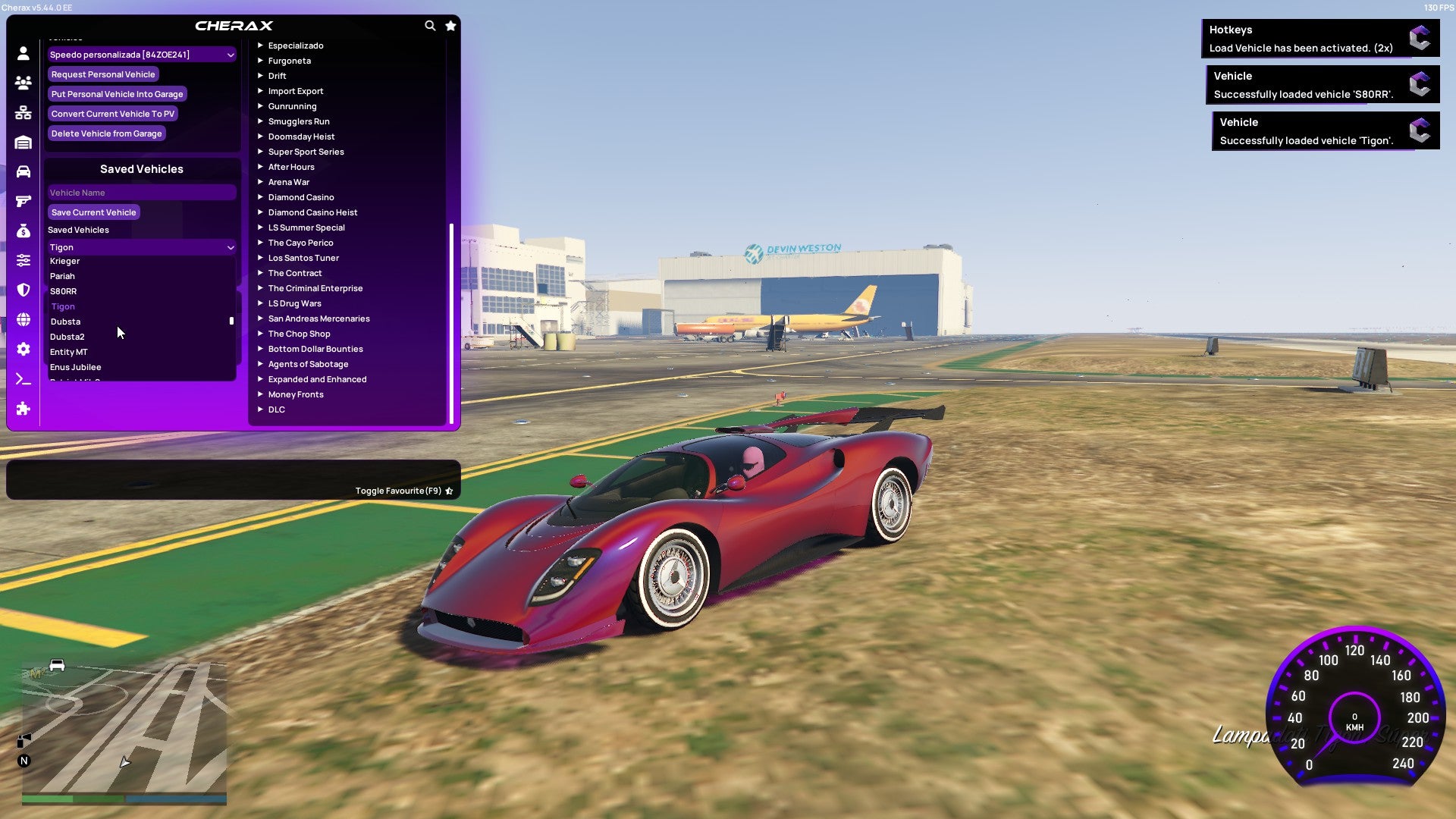
Task: Open the Garage panel icon
Action: tap(23, 142)
